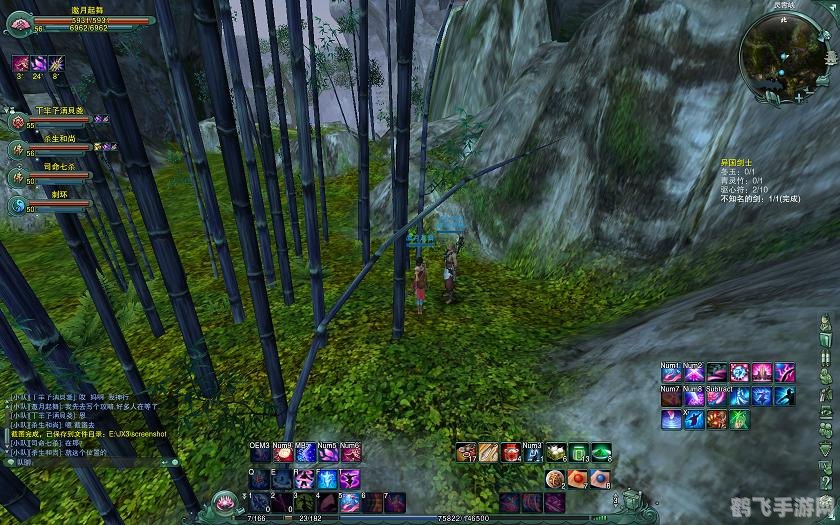Activate the Num1 skill in side bar
840x525 pixels.
670,373
